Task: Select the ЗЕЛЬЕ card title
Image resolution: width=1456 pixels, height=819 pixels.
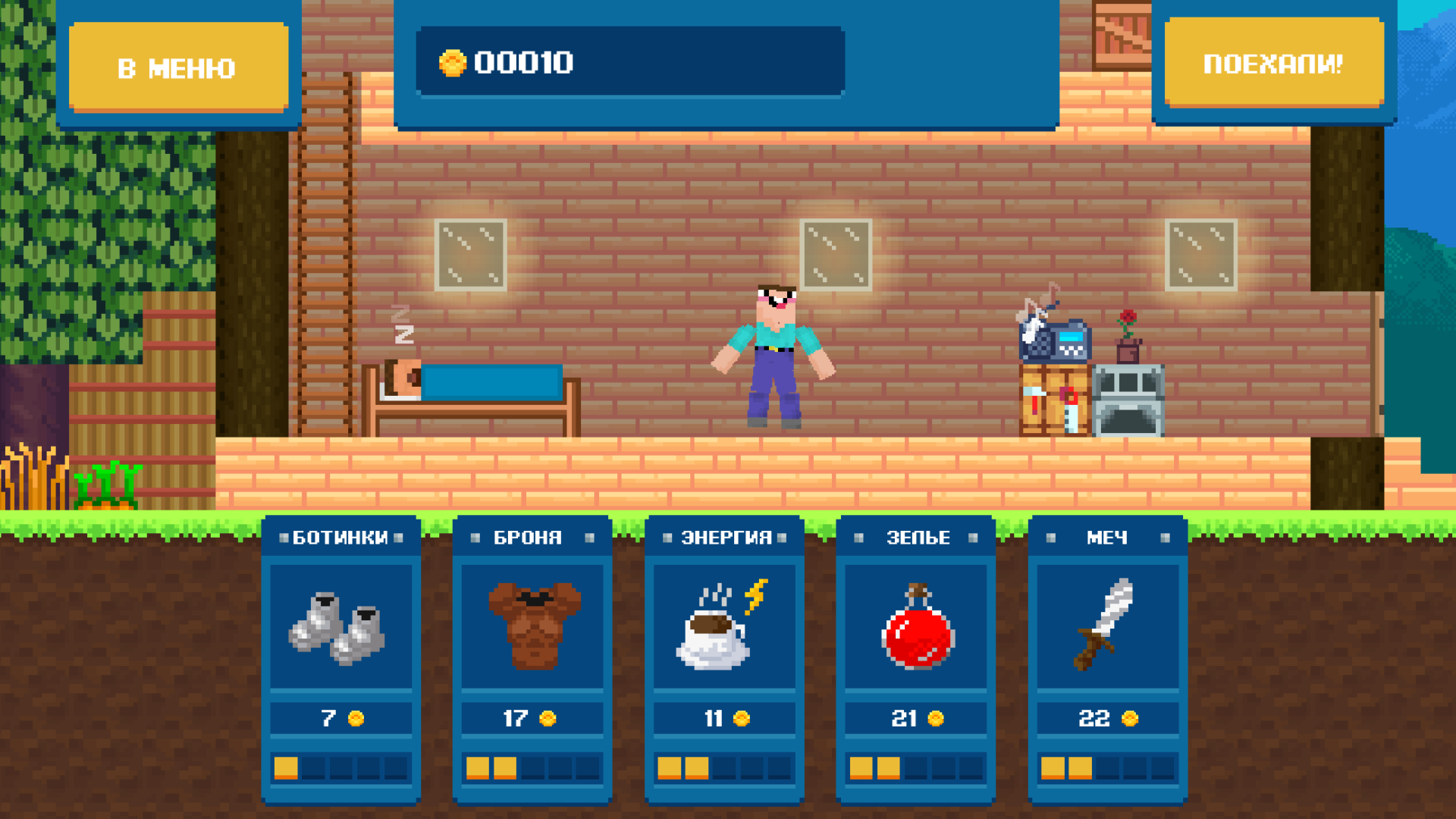Action: tap(918, 536)
